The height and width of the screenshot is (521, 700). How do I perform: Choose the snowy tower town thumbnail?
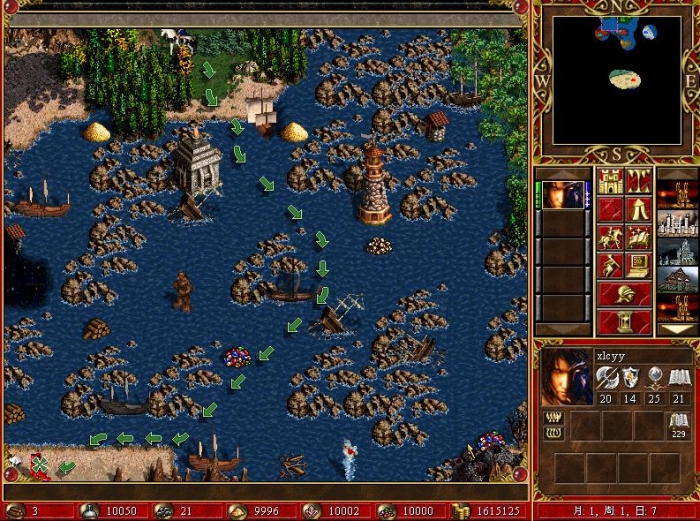coord(677,251)
